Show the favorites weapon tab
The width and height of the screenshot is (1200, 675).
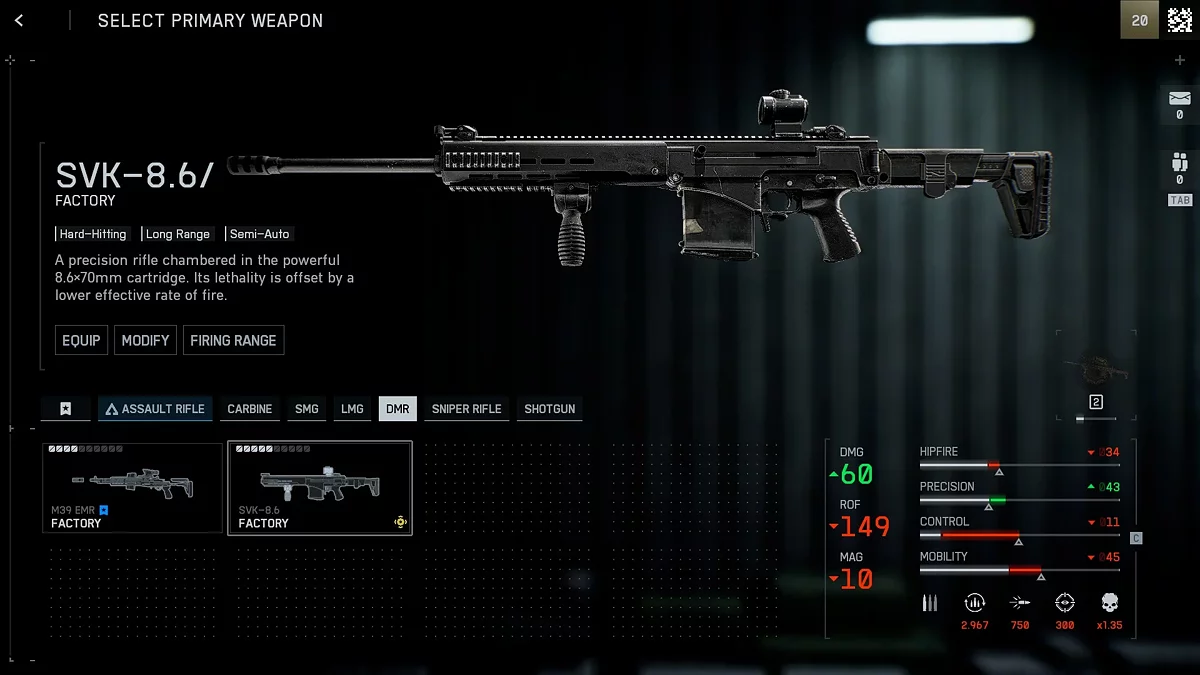point(65,408)
